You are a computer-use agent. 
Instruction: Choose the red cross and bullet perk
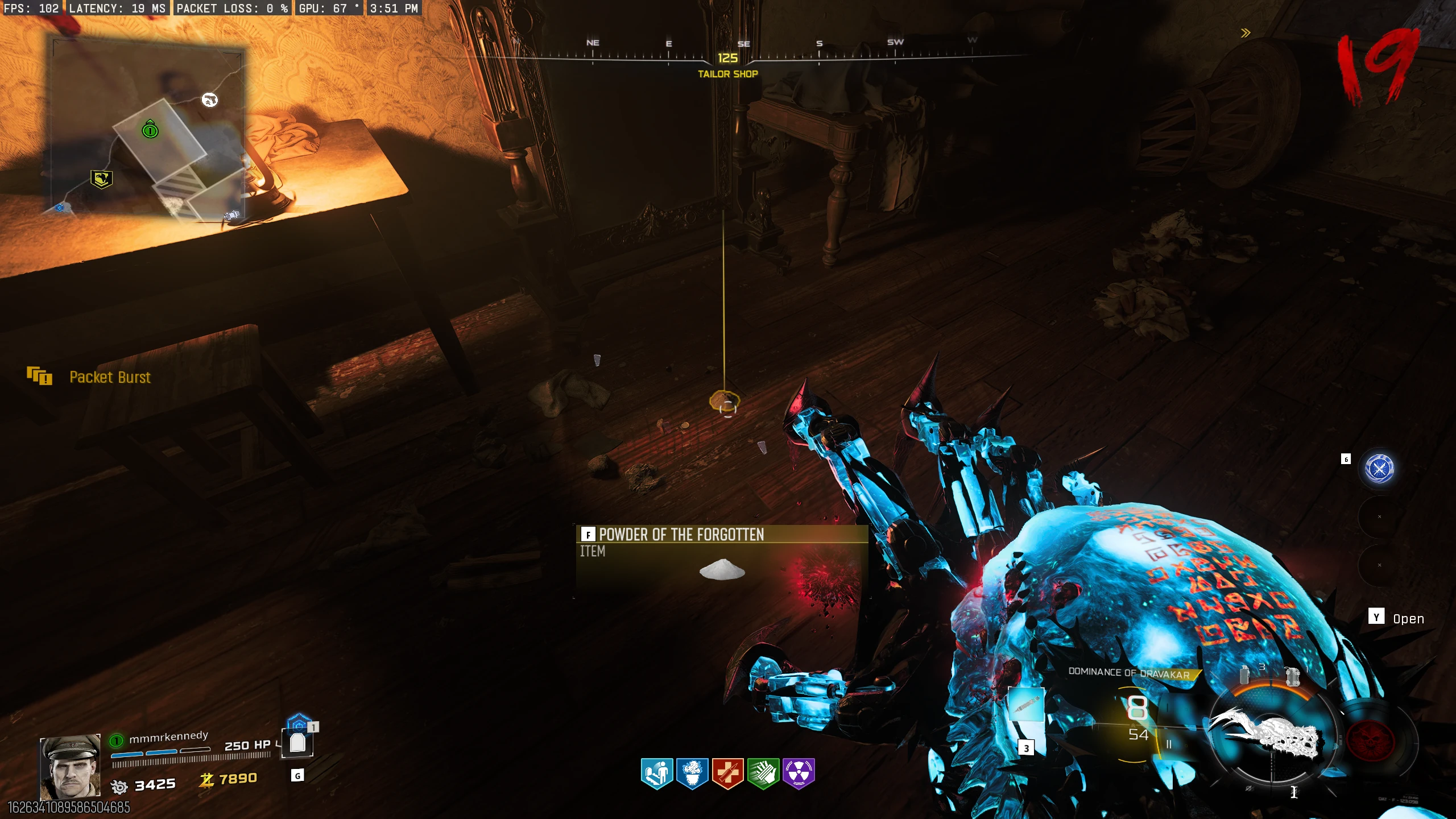pyautogui.click(x=727, y=773)
